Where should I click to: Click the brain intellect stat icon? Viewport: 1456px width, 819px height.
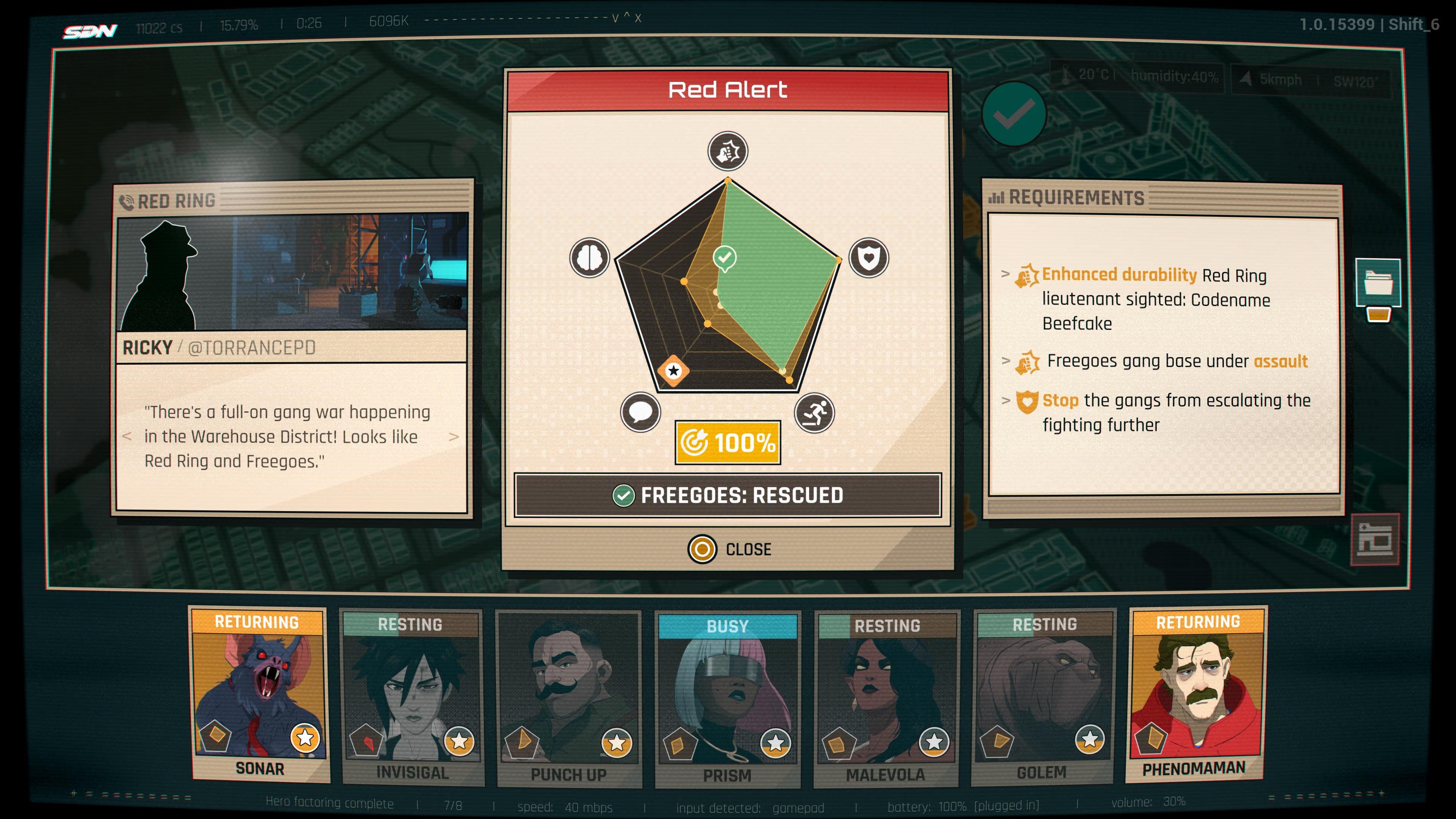coord(590,258)
